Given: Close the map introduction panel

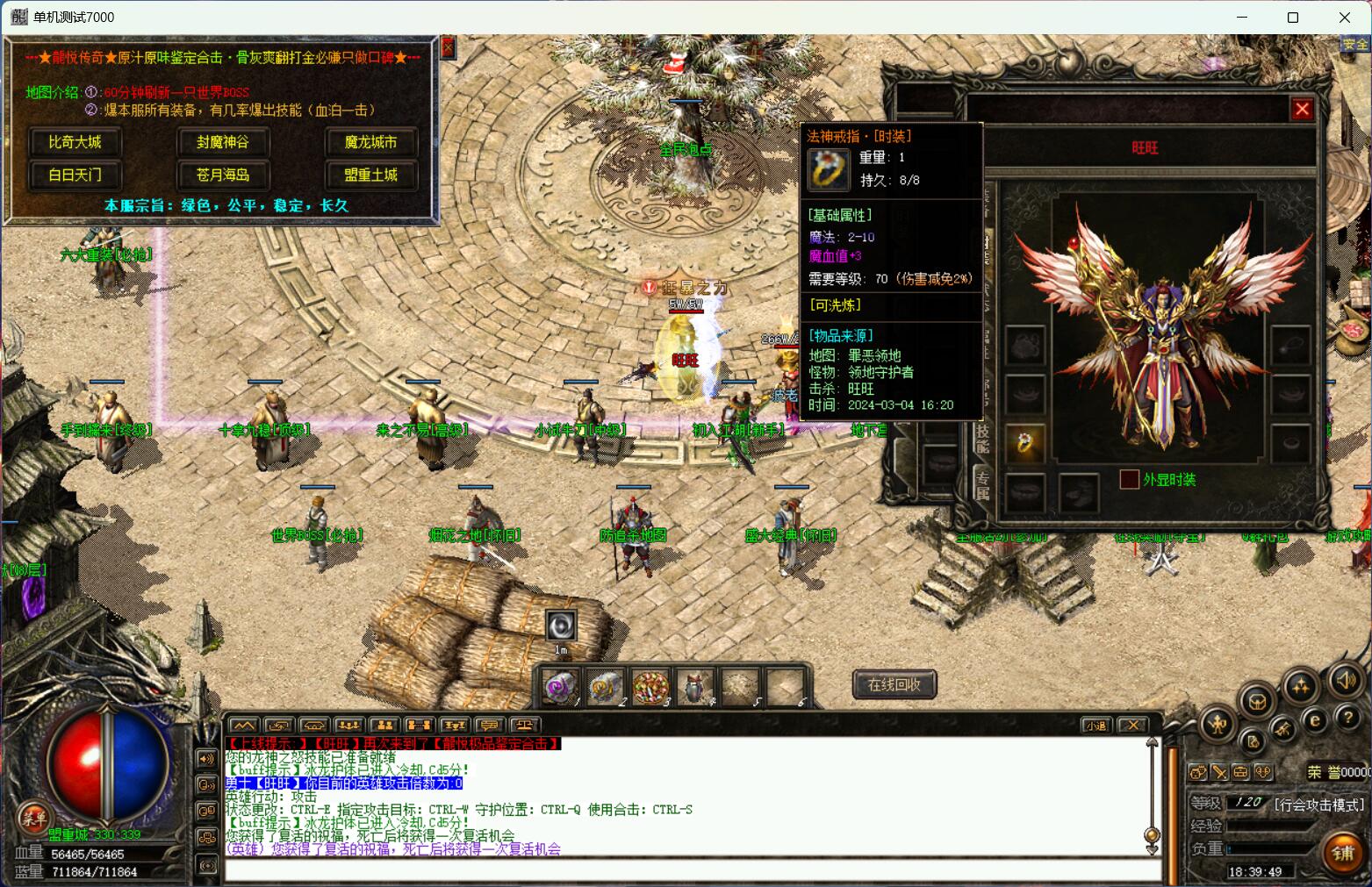Looking at the screenshot, I should click(448, 47).
